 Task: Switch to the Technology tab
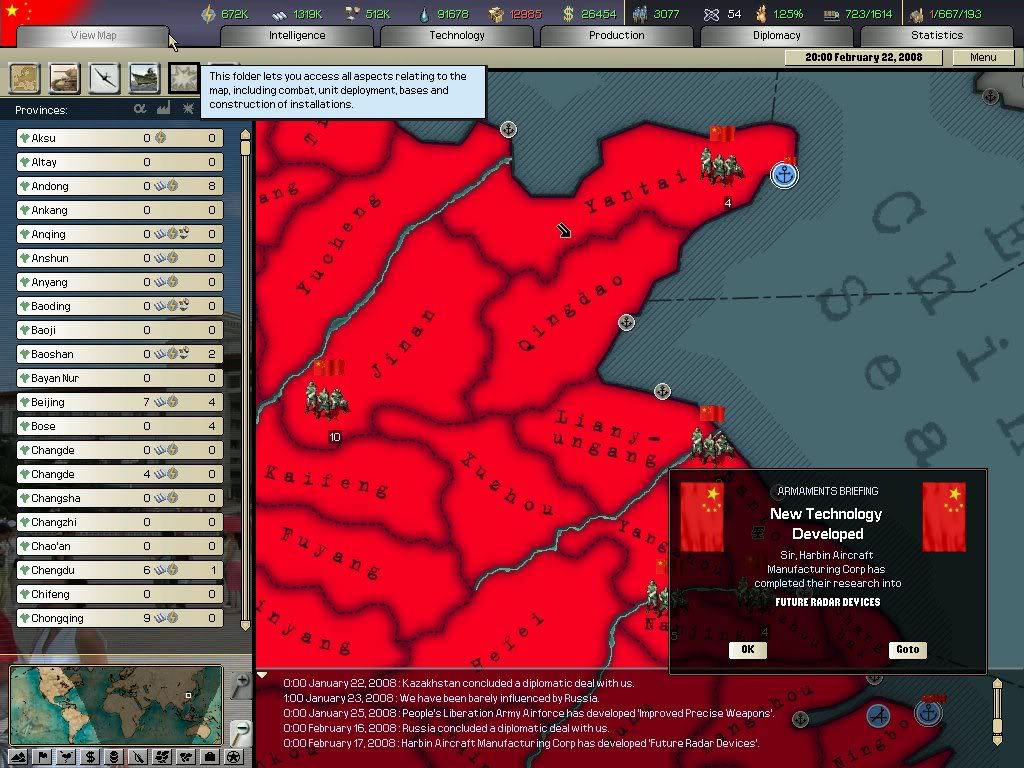point(457,36)
